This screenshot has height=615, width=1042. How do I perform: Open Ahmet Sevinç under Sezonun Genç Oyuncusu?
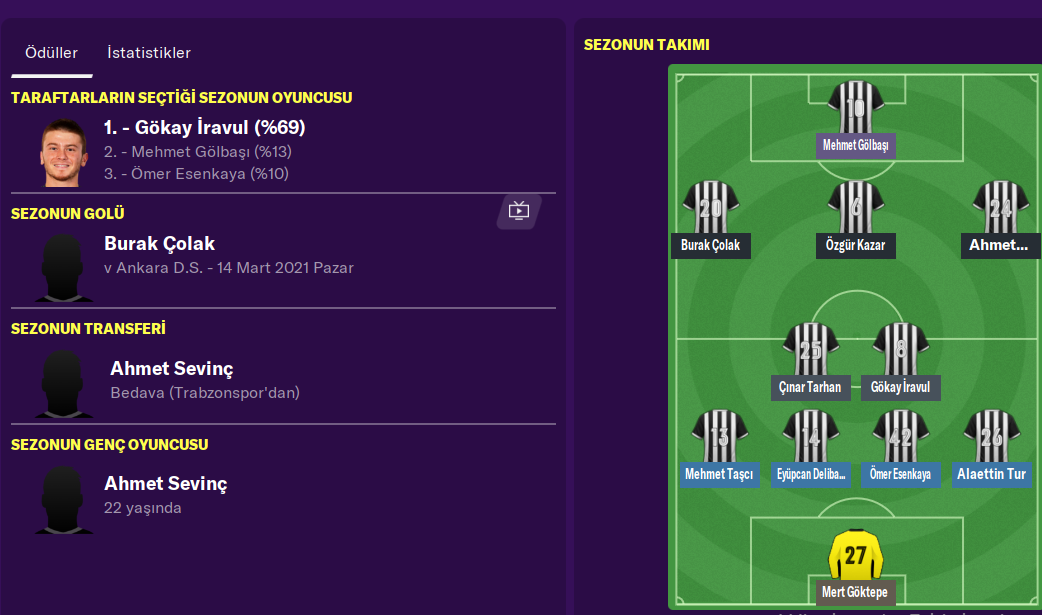(165, 484)
